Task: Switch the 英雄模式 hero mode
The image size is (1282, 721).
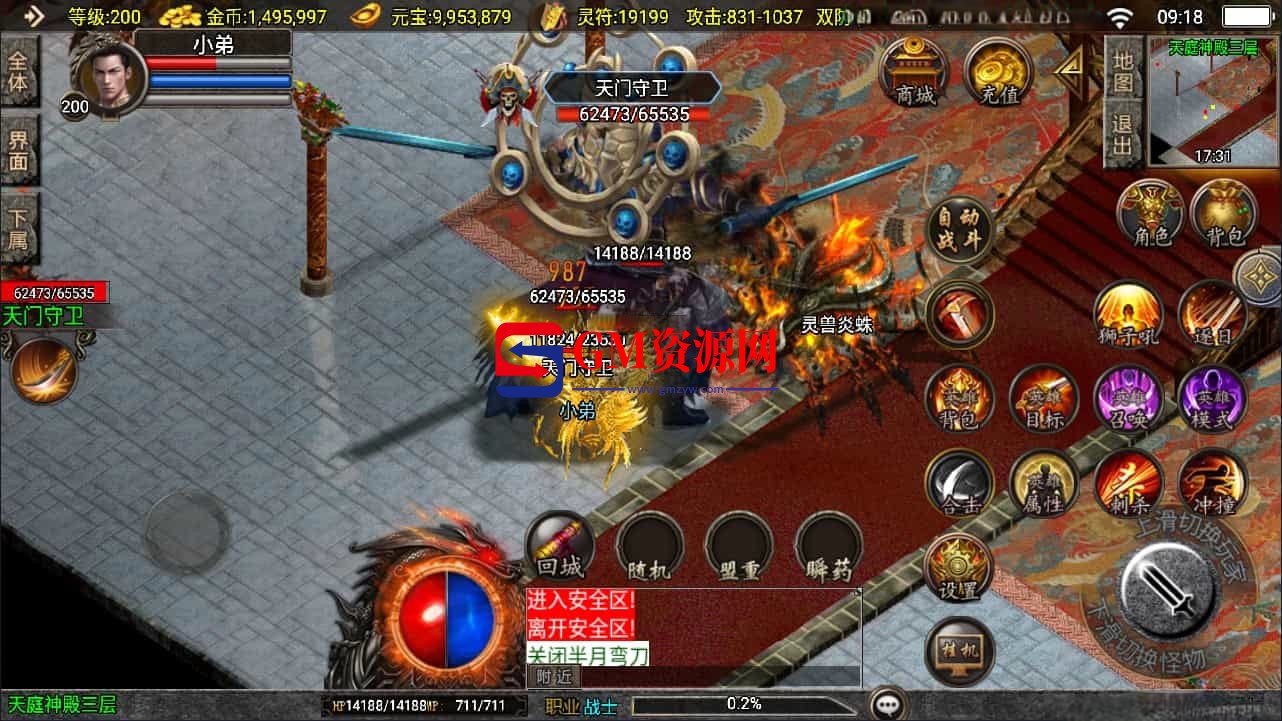Action: click(1212, 398)
